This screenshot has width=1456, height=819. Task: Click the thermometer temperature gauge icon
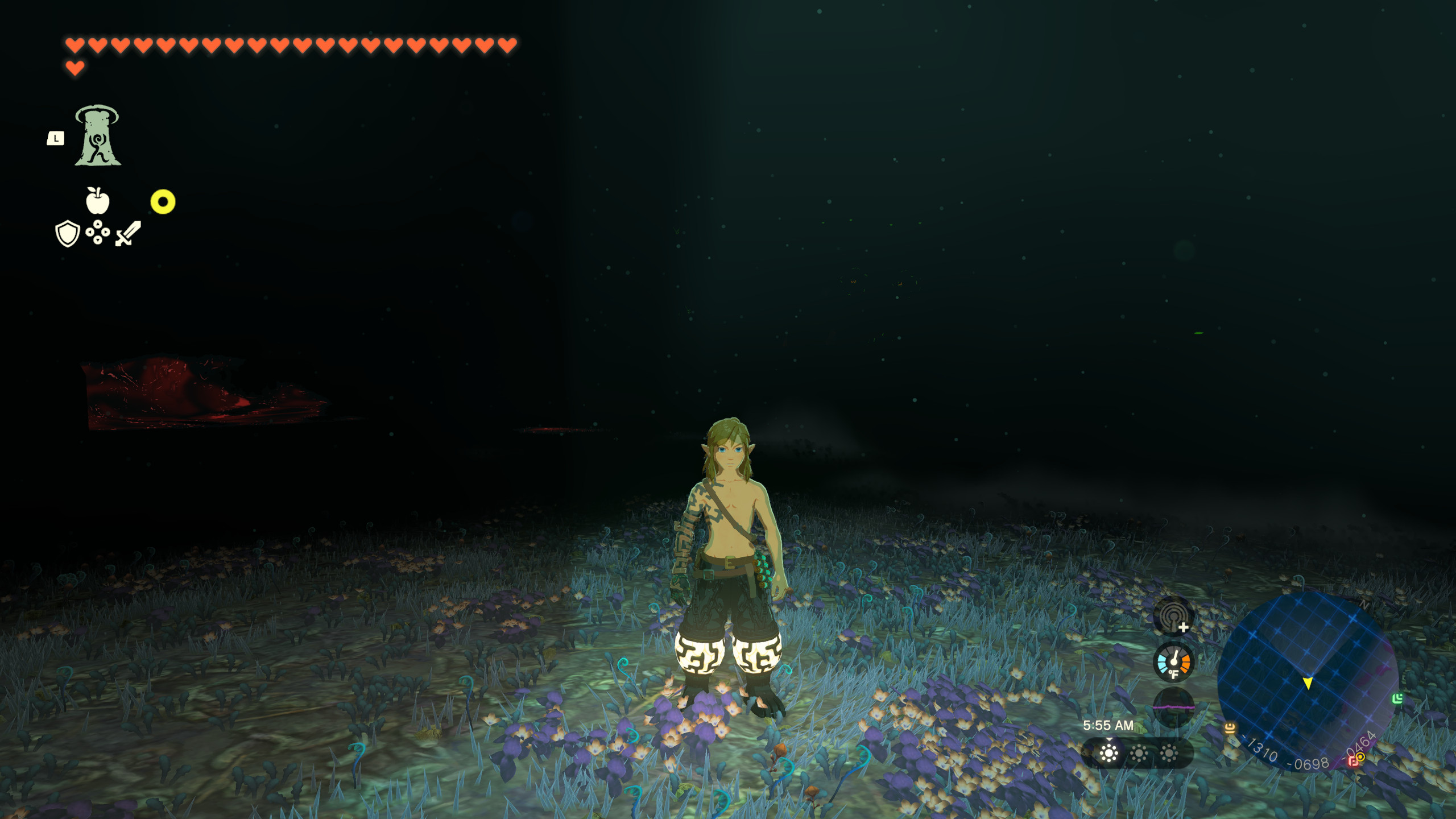1173,661
